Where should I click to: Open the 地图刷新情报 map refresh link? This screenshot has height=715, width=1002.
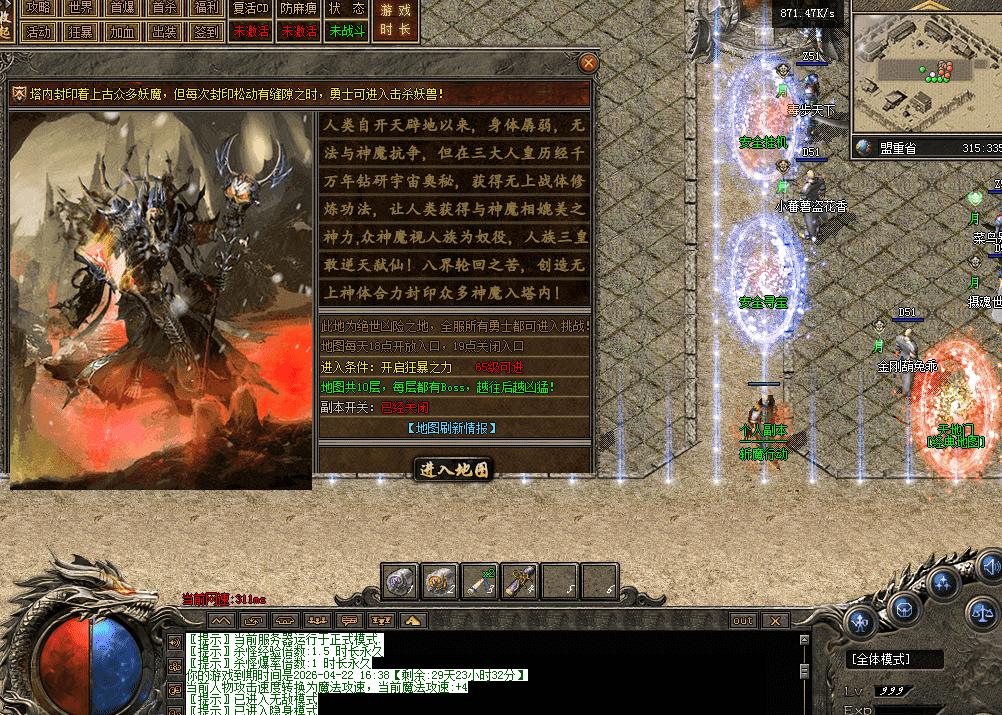[453, 428]
